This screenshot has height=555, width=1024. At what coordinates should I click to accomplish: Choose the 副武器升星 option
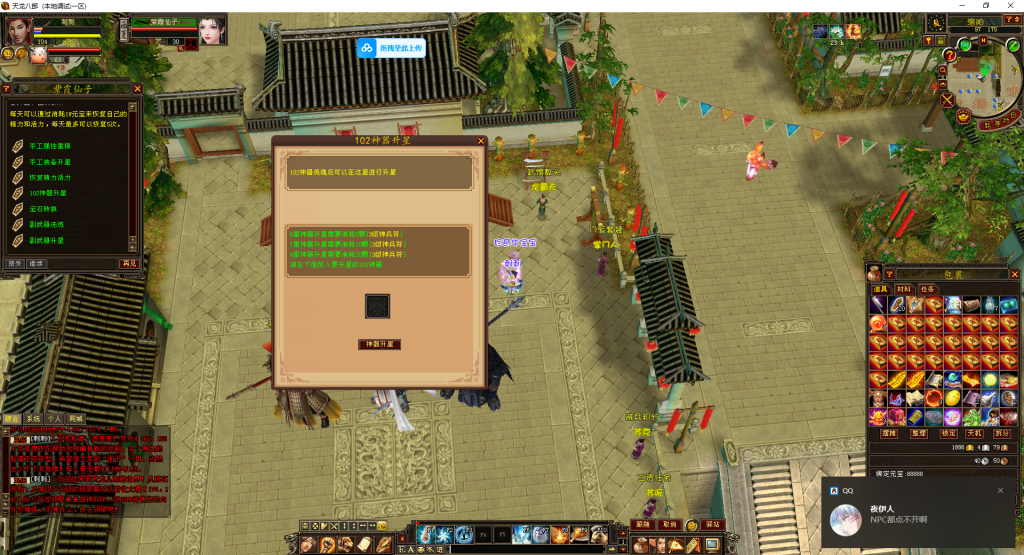tap(47, 241)
